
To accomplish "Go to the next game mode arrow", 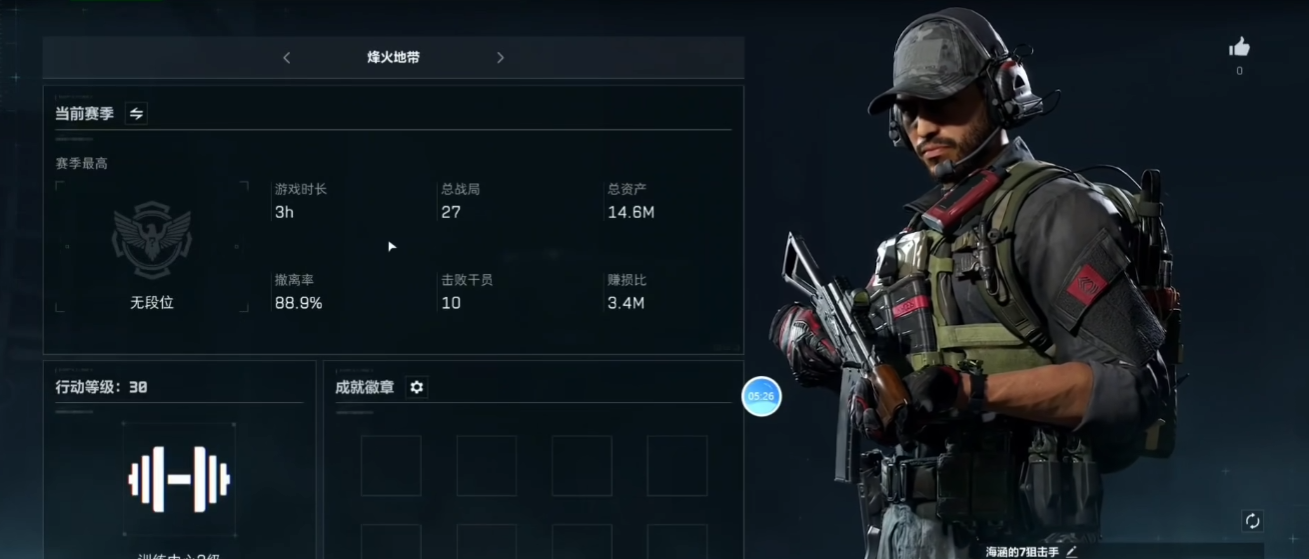I will tap(500, 58).
